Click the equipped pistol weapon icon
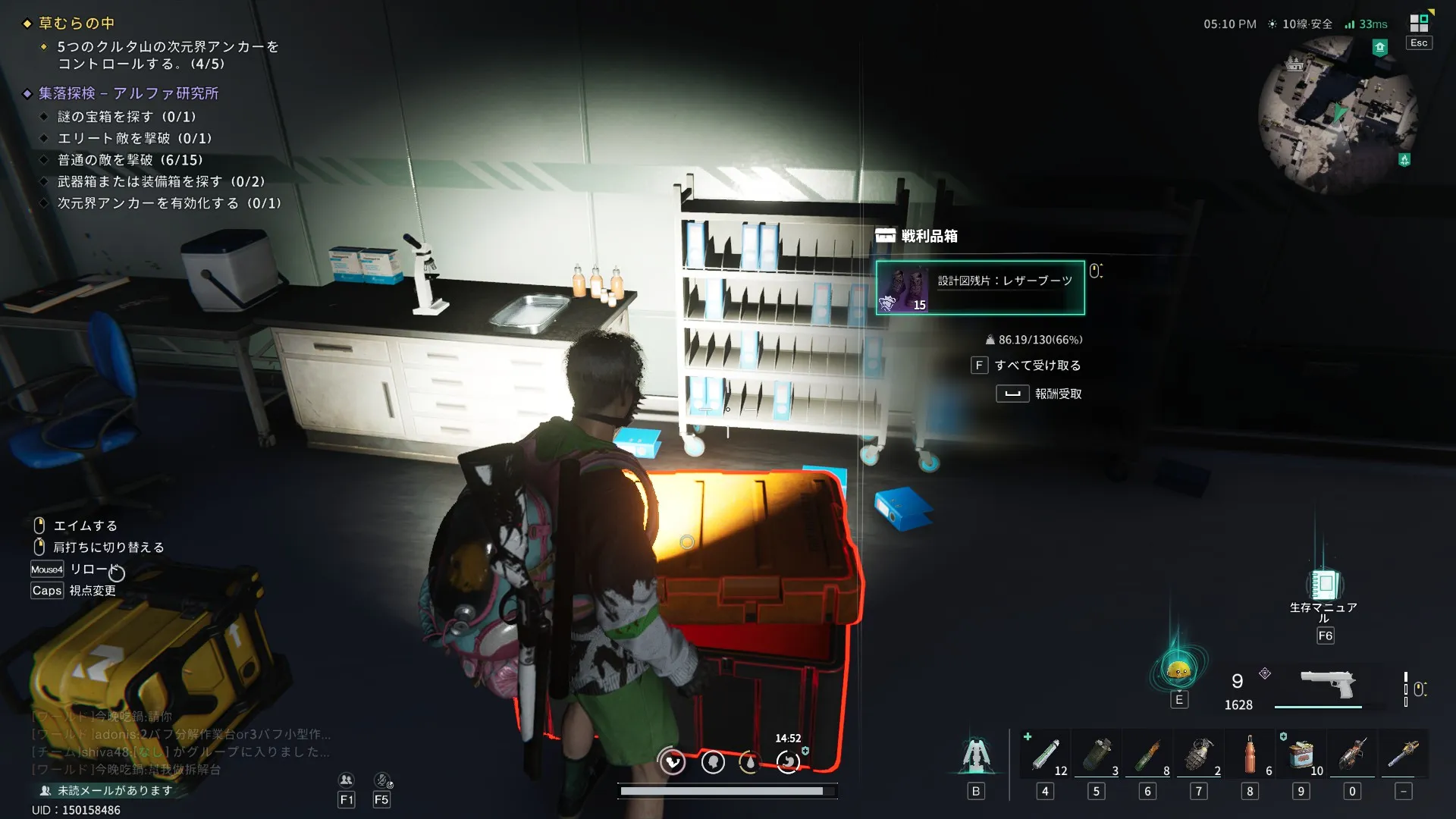Viewport: 1456px width, 819px height. pyautogui.click(x=1327, y=685)
